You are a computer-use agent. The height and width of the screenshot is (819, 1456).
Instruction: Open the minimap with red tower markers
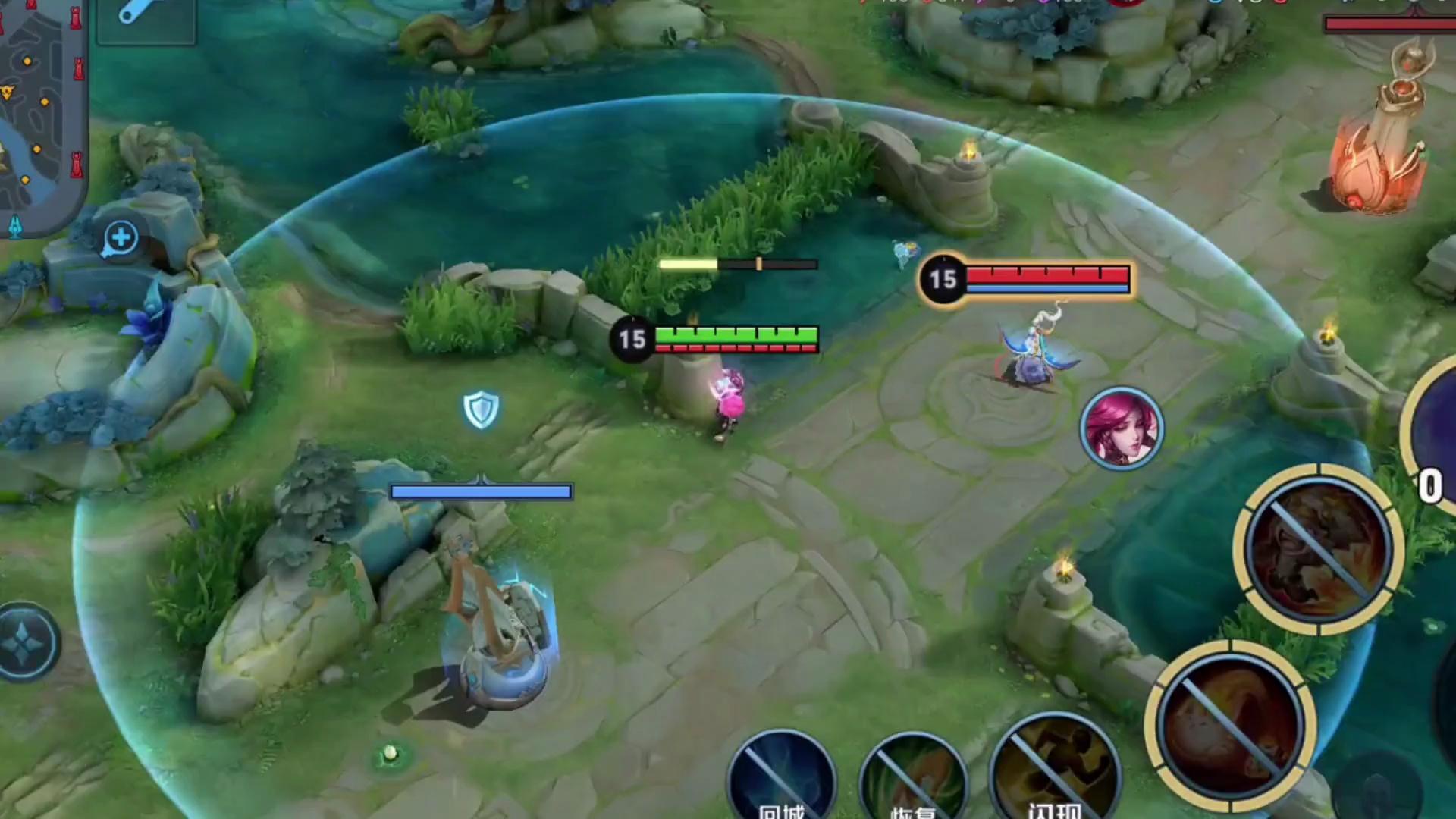pyautogui.click(x=42, y=114)
